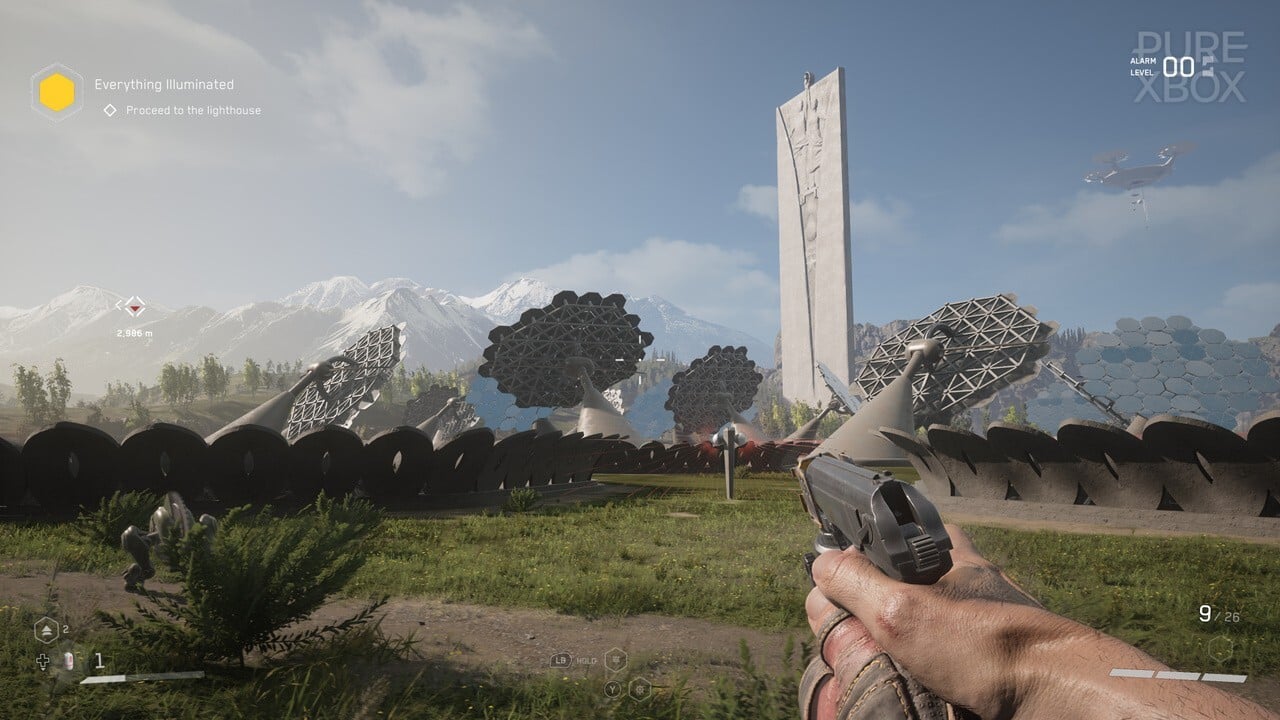Image resolution: width=1280 pixels, height=720 pixels.
Task: Open the Everything Illuminated quest tracker
Action: tap(164, 85)
